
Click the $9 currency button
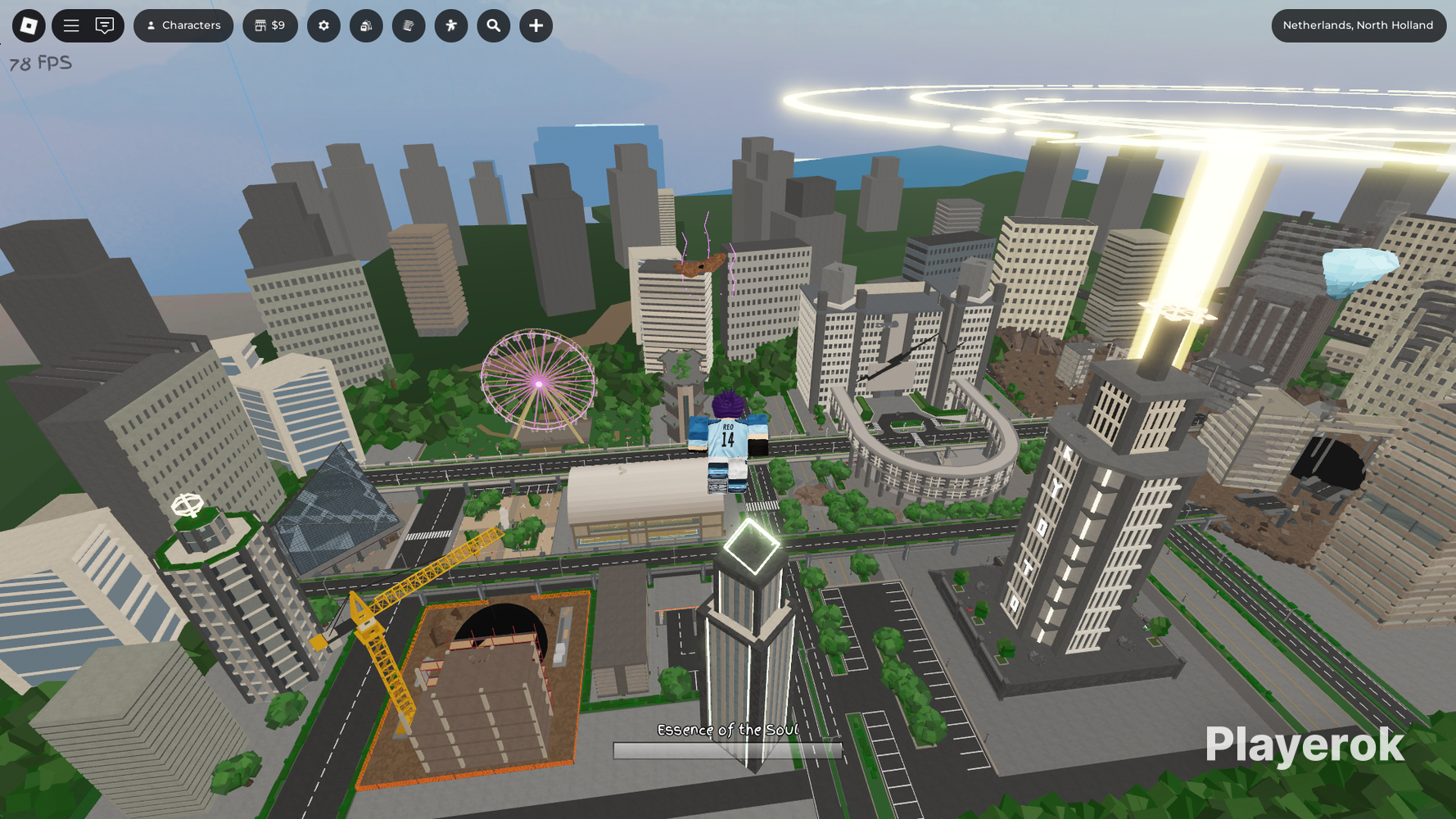[270, 25]
